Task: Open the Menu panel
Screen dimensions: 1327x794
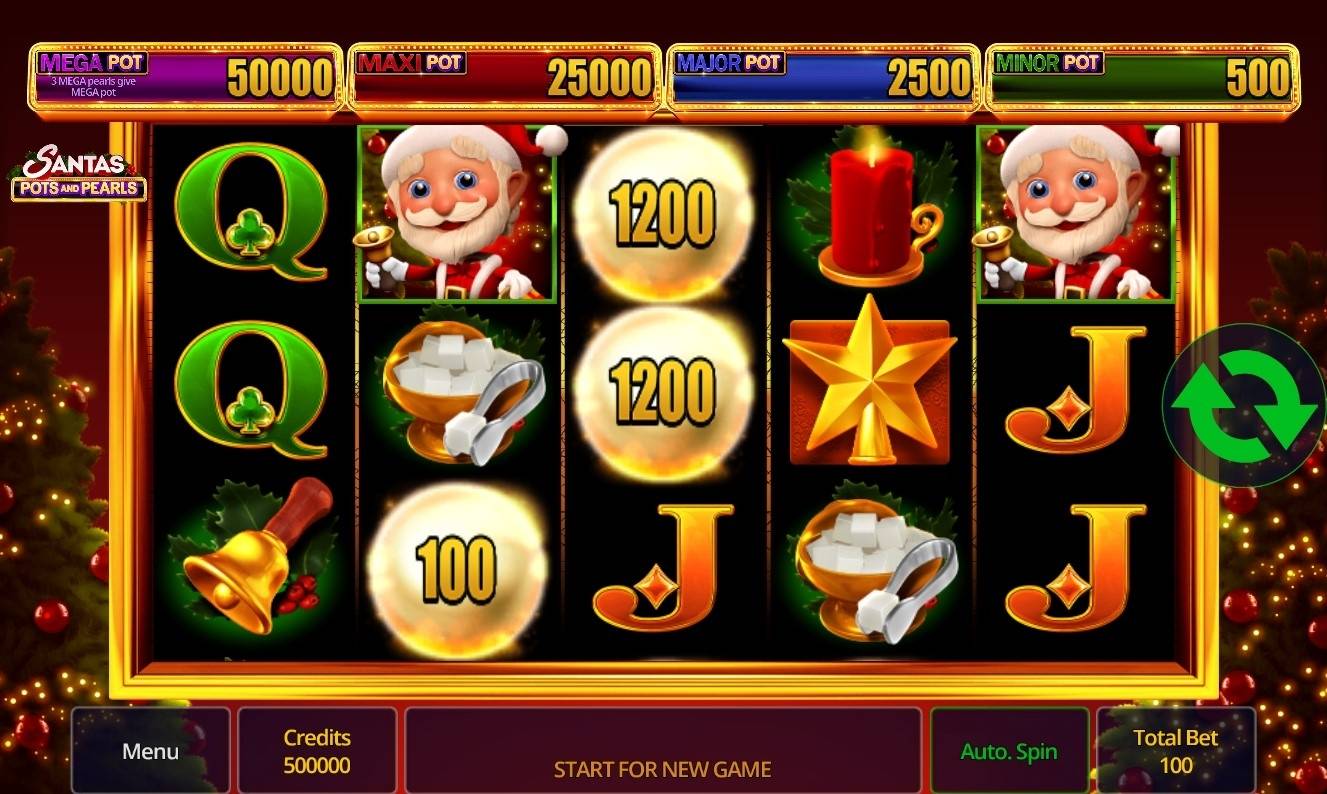Action: (150, 750)
